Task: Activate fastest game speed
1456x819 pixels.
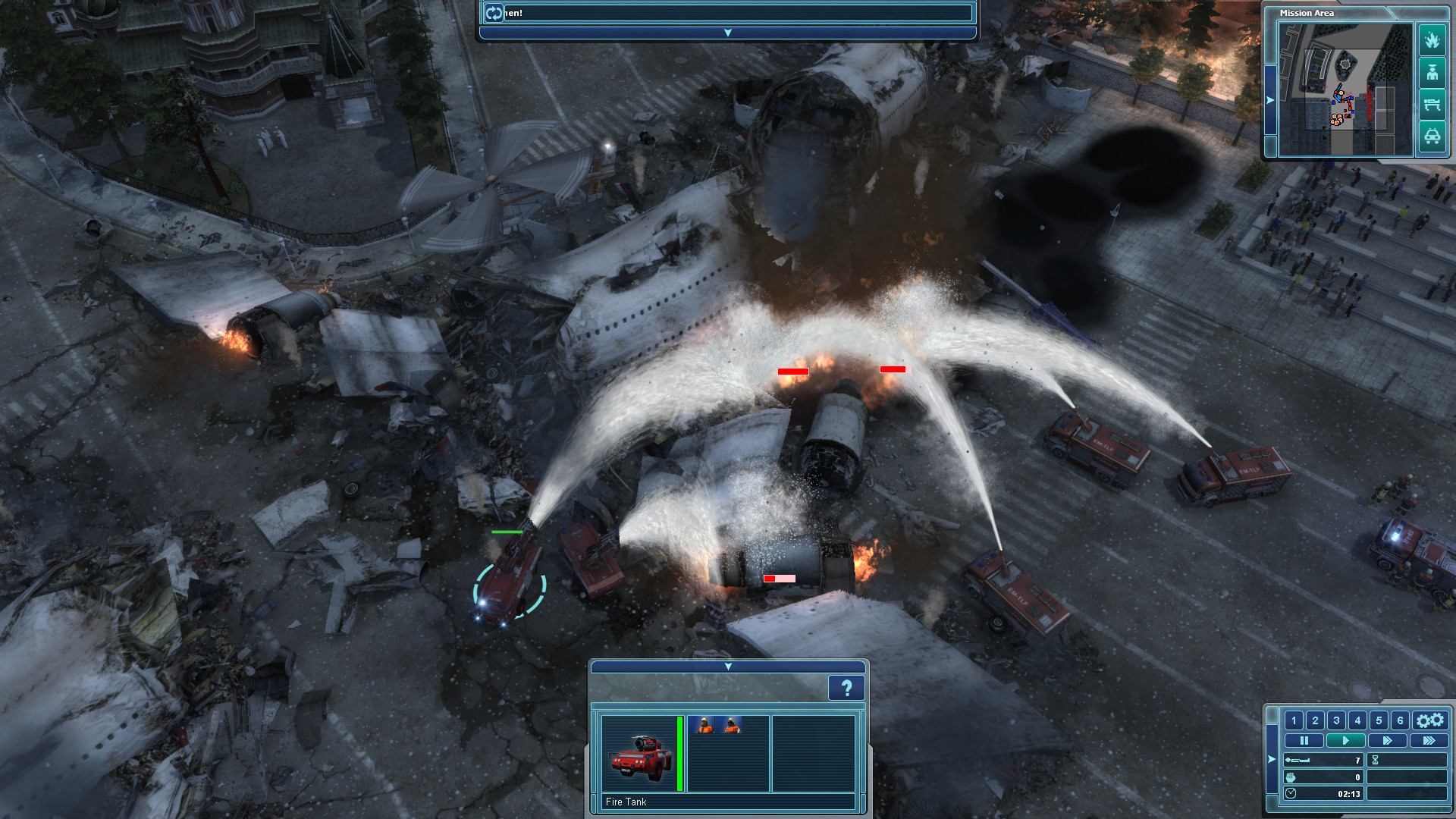Action: click(1429, 740)
